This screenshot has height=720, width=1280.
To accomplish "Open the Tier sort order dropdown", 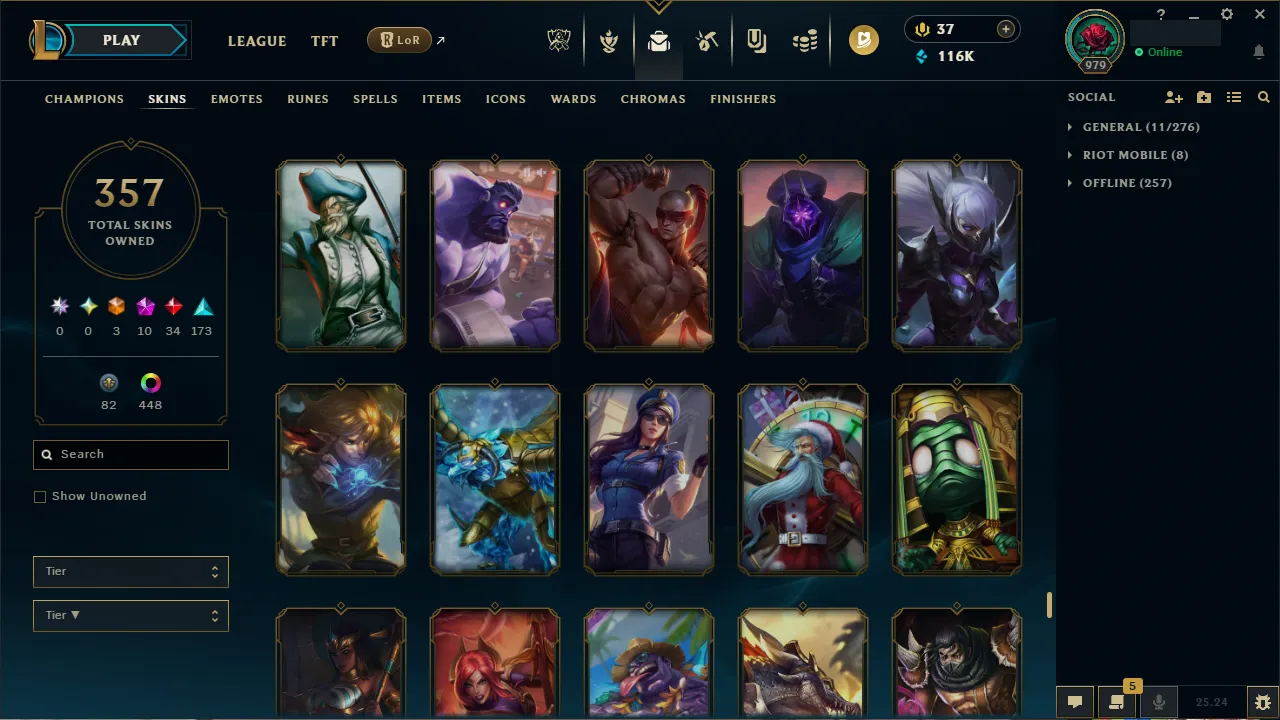I will (x=130, y=615).
